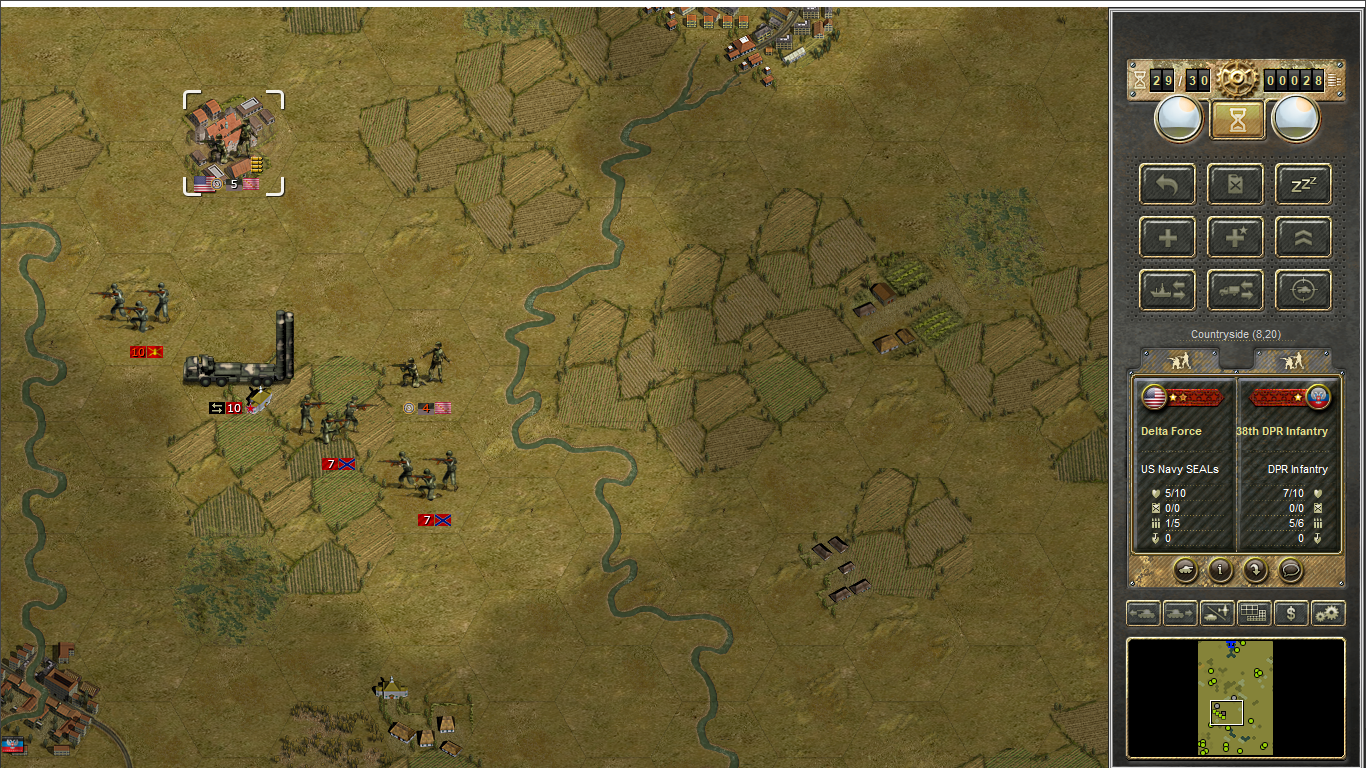Image resolution: width=1366 pixels, height=768 pixels.
Task: Open the purchase screen with the dollar button
Action: tap(1291, 613)
